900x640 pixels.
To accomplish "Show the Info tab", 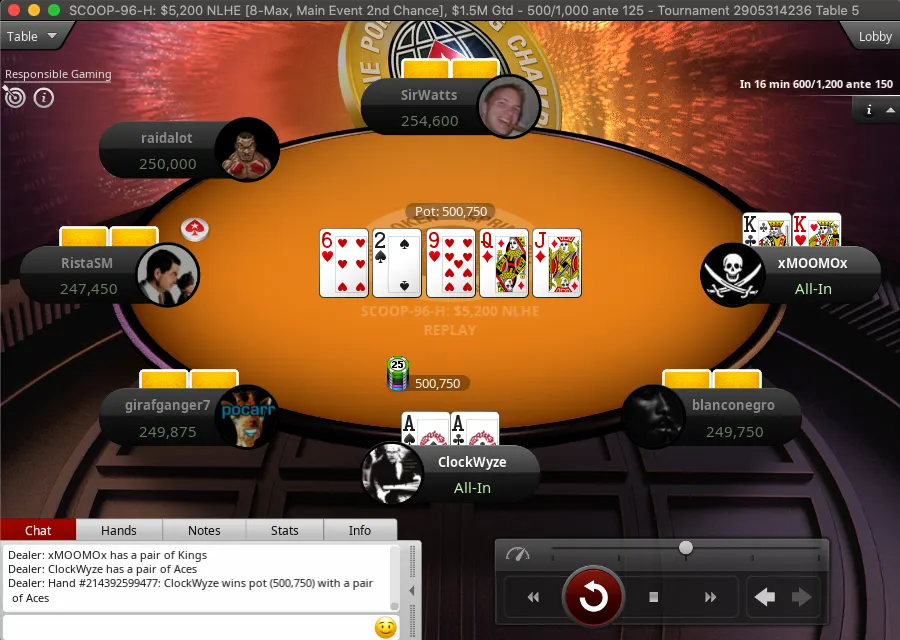I will tap(360, 530).
